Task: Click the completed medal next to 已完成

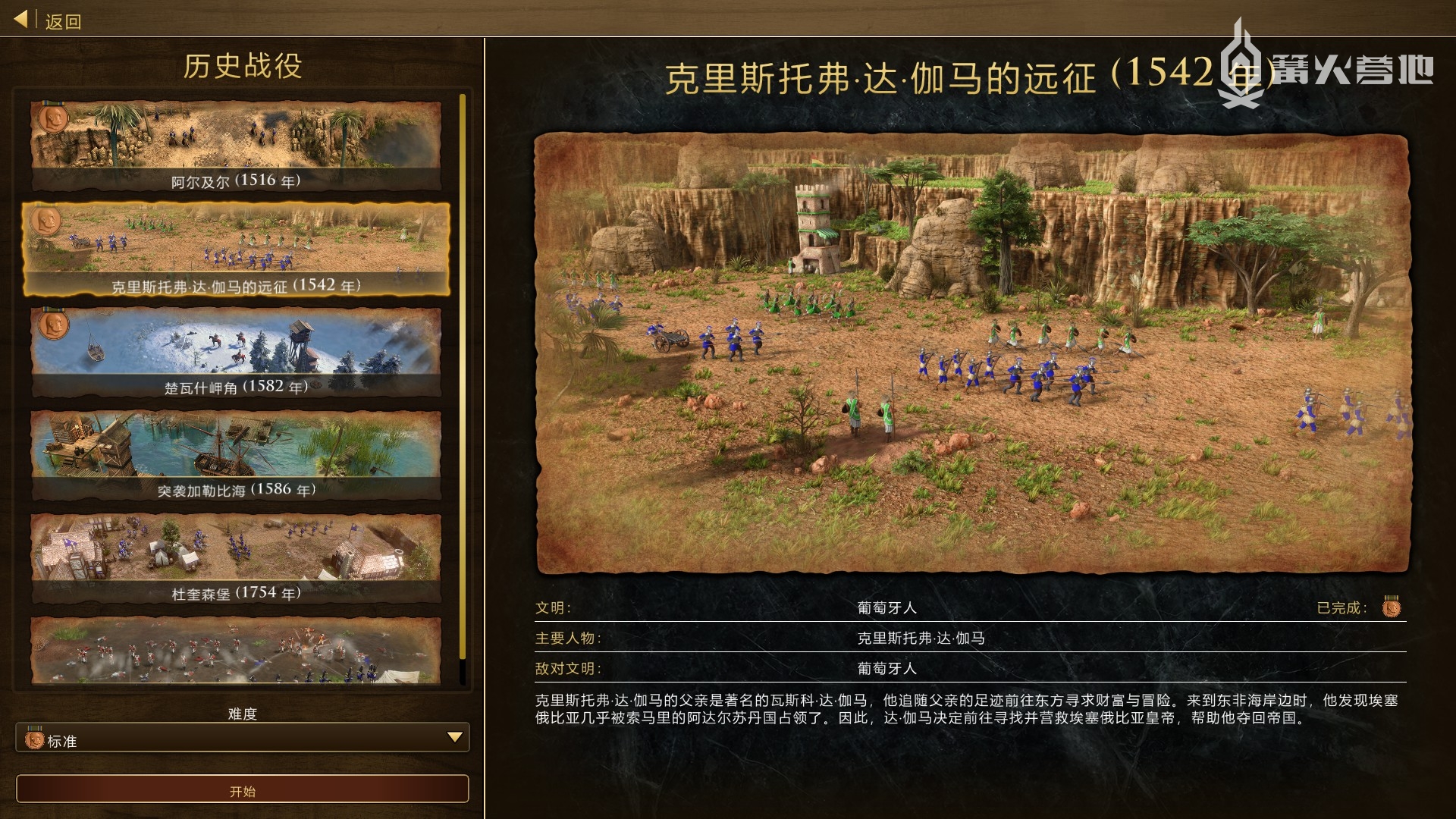Action: 1390,607
